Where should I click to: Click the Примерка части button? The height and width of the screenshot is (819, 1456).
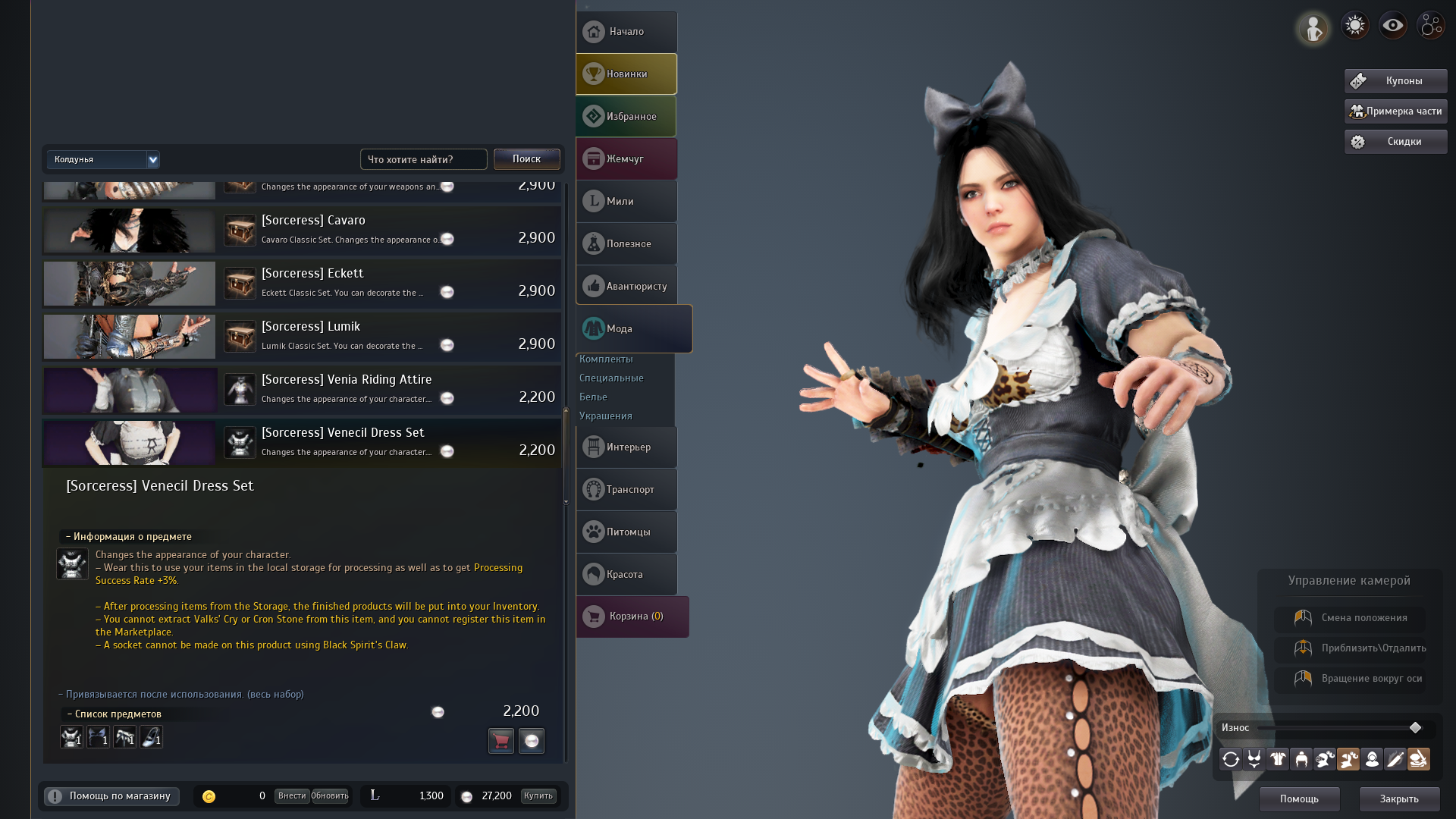coord(1395,111)
